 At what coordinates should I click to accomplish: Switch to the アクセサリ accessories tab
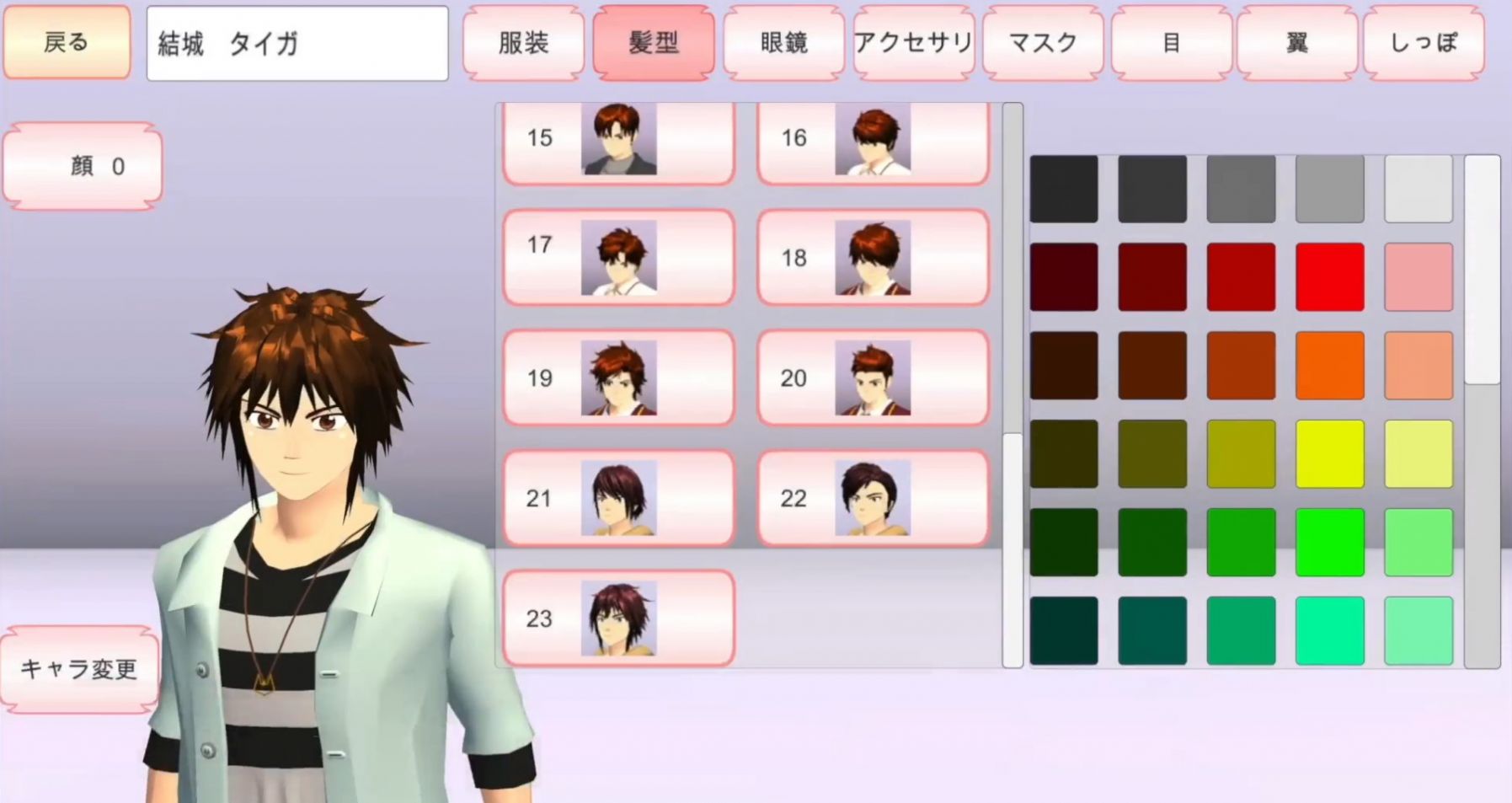point(911,43)
